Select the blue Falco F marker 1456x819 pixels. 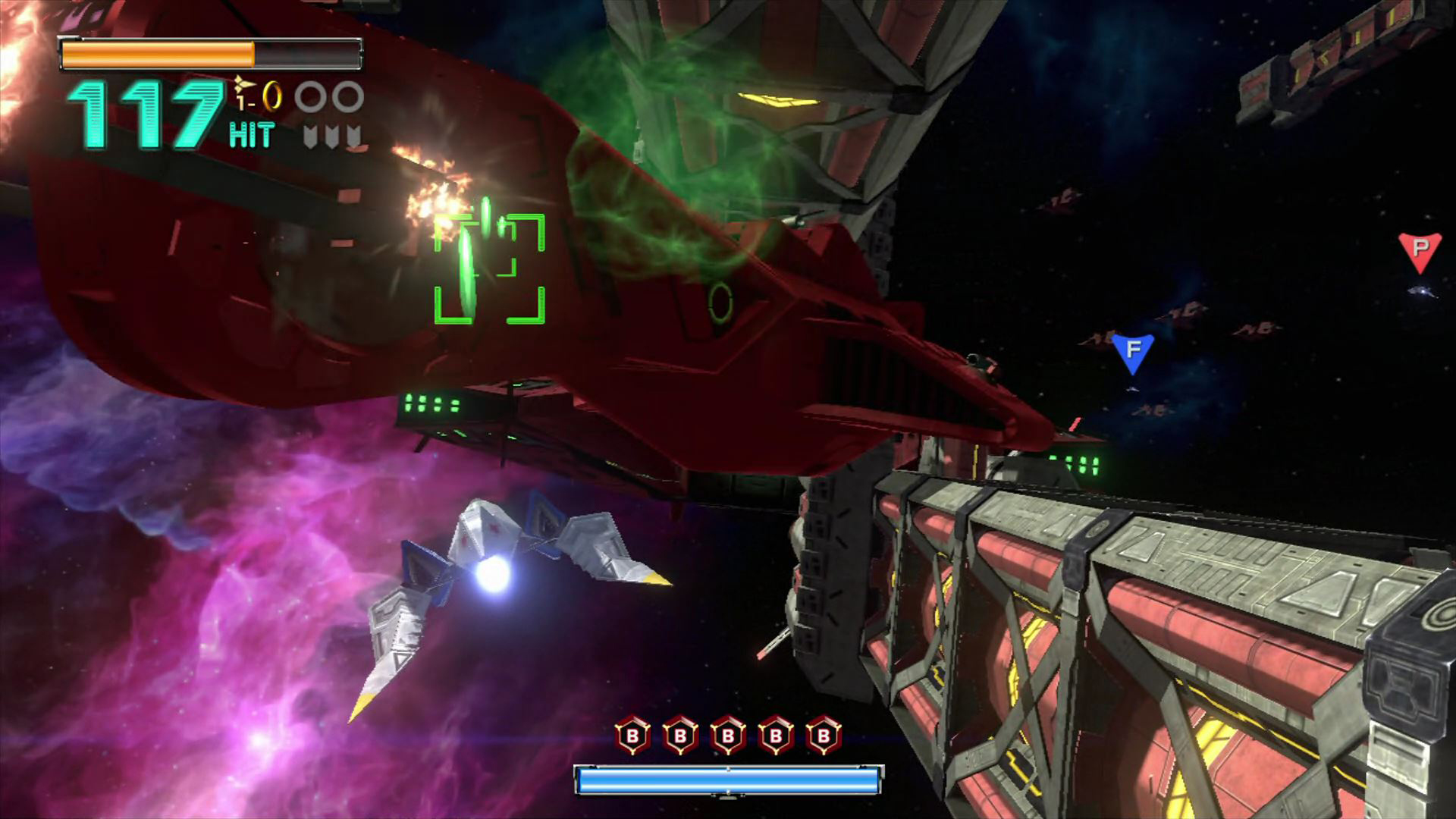[1133, 352]
